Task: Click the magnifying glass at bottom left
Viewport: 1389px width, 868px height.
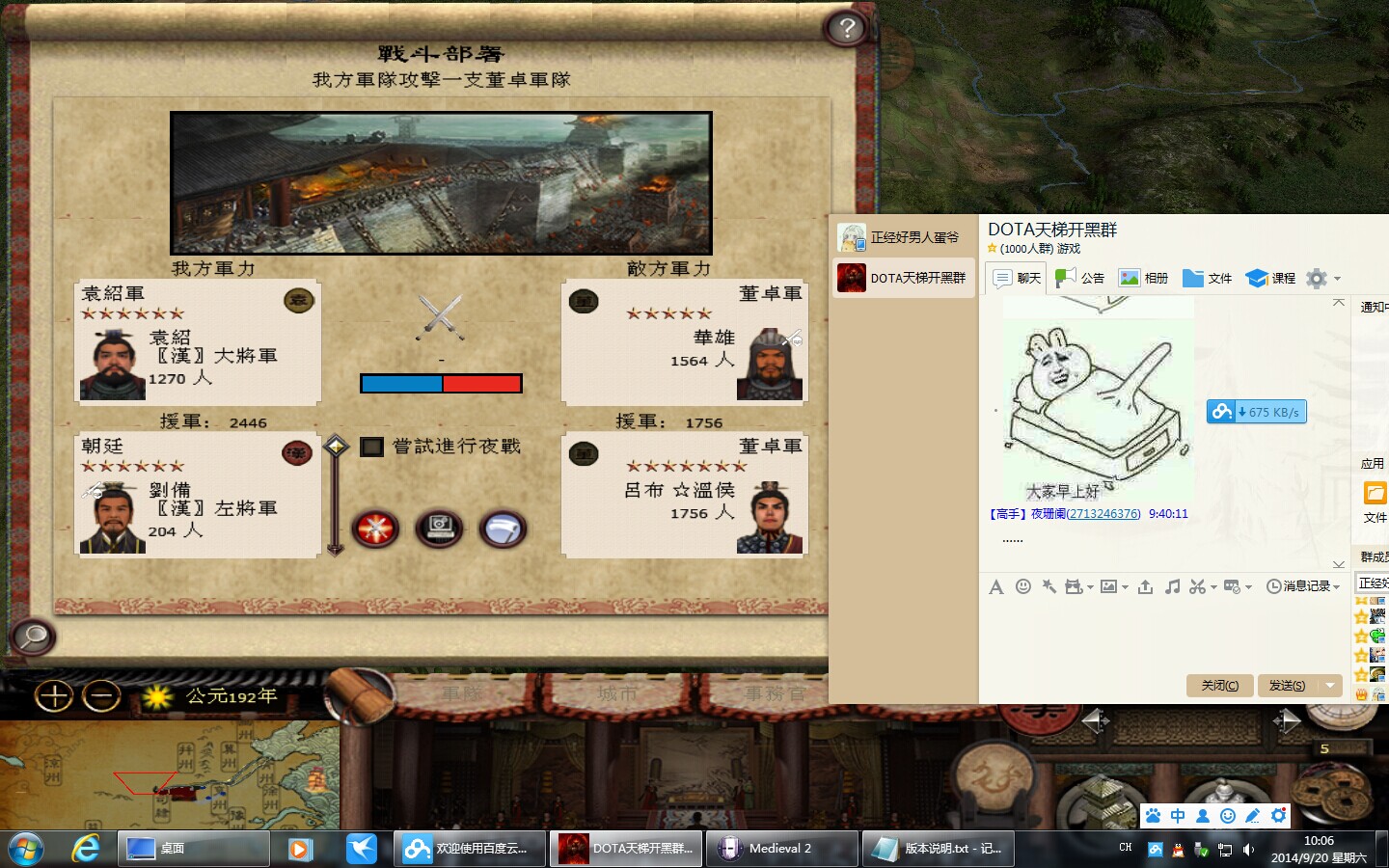Action: point(32,638)
